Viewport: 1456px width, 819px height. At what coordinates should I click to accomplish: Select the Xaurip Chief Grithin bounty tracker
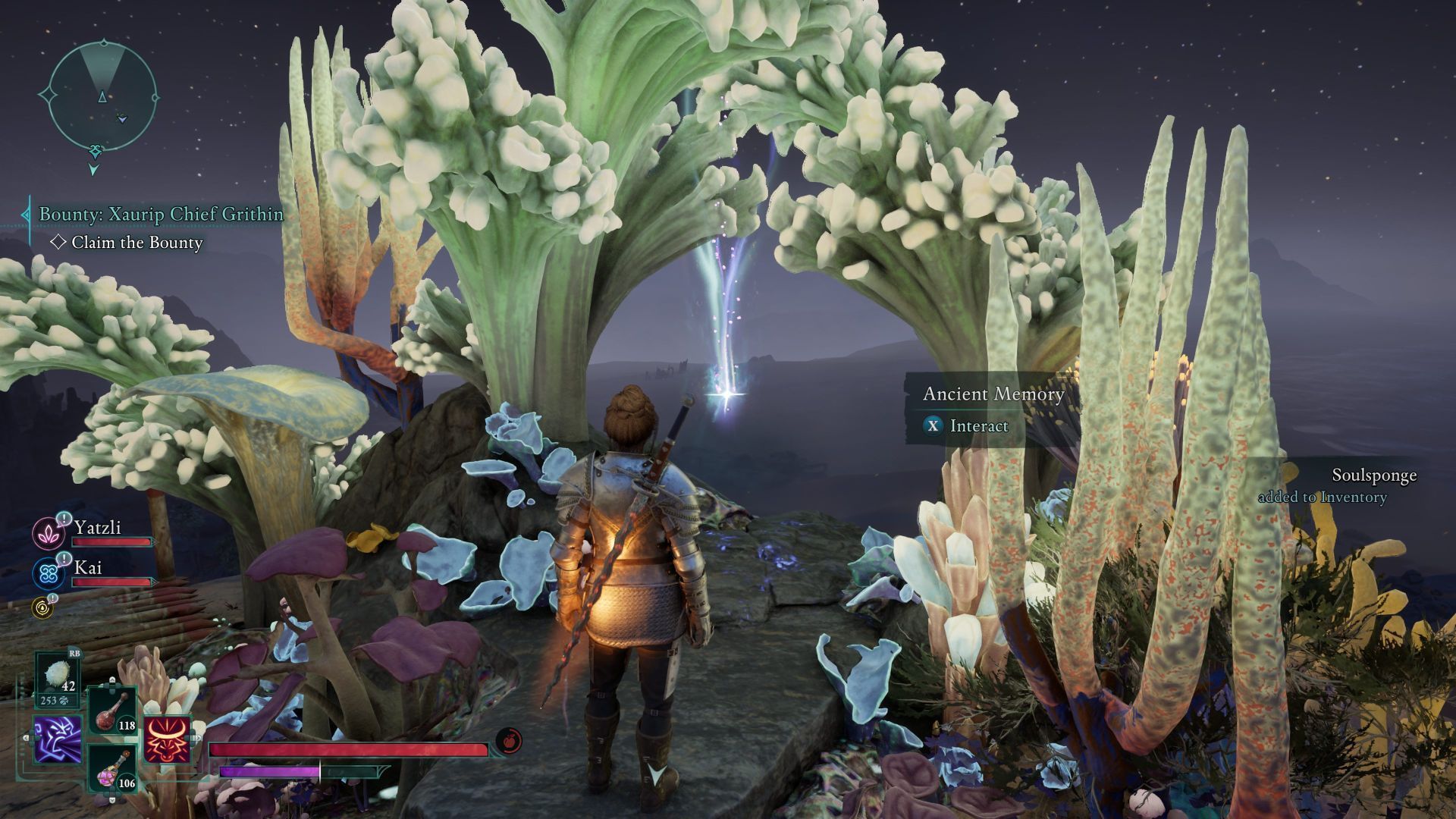(161, 215)
